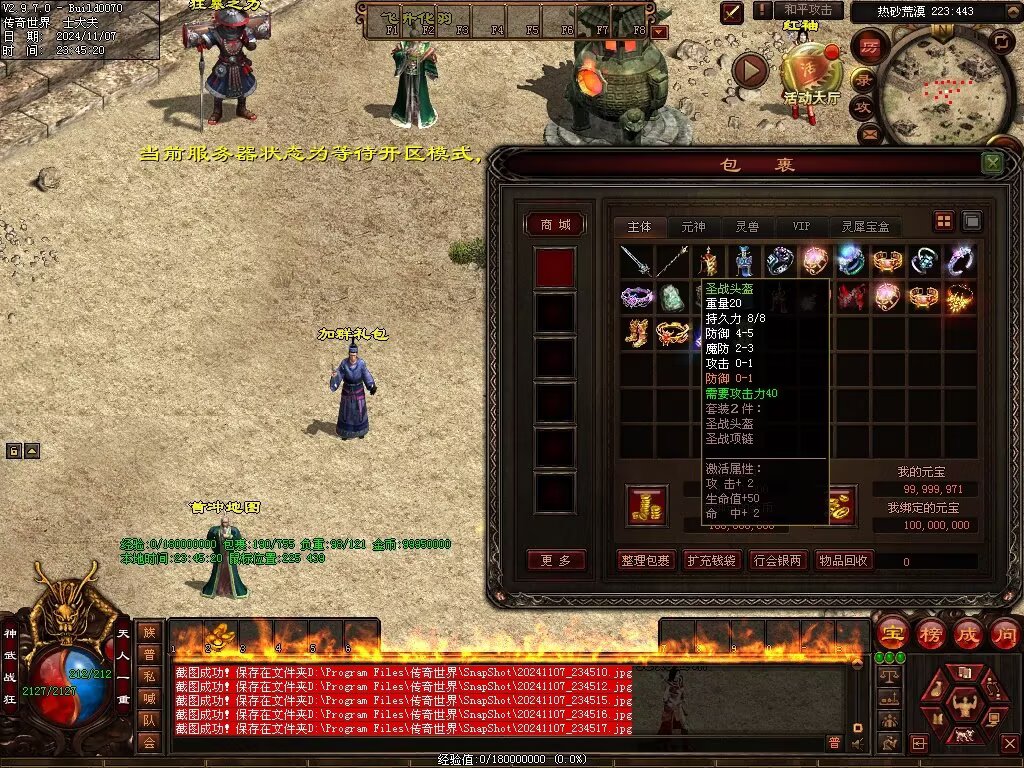Viewport: 1024px width, 768px height.
Task: Open the 宝 treasure button
Action: point(892,633)
